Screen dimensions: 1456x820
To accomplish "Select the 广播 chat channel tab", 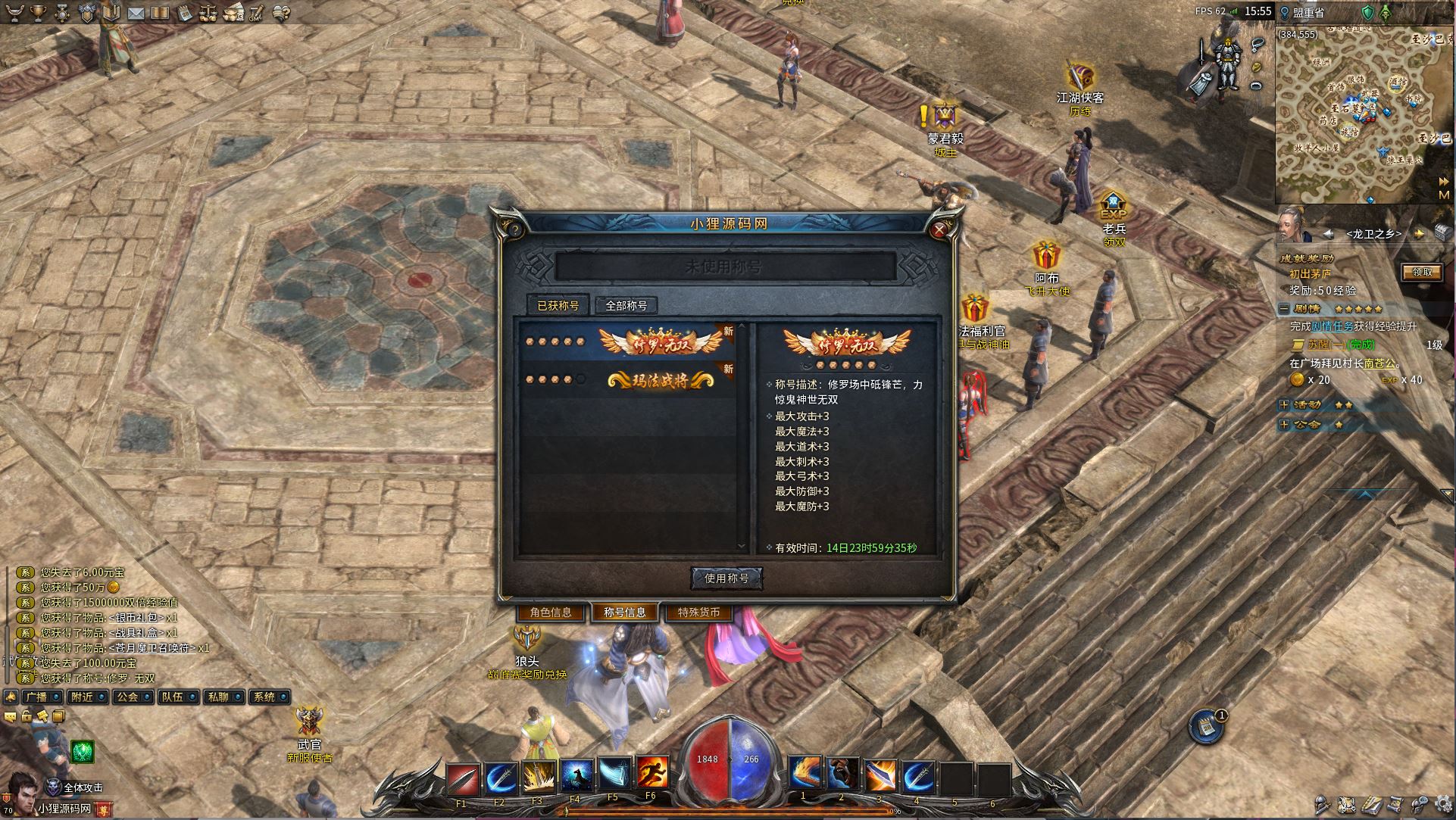I will [36, 697].
